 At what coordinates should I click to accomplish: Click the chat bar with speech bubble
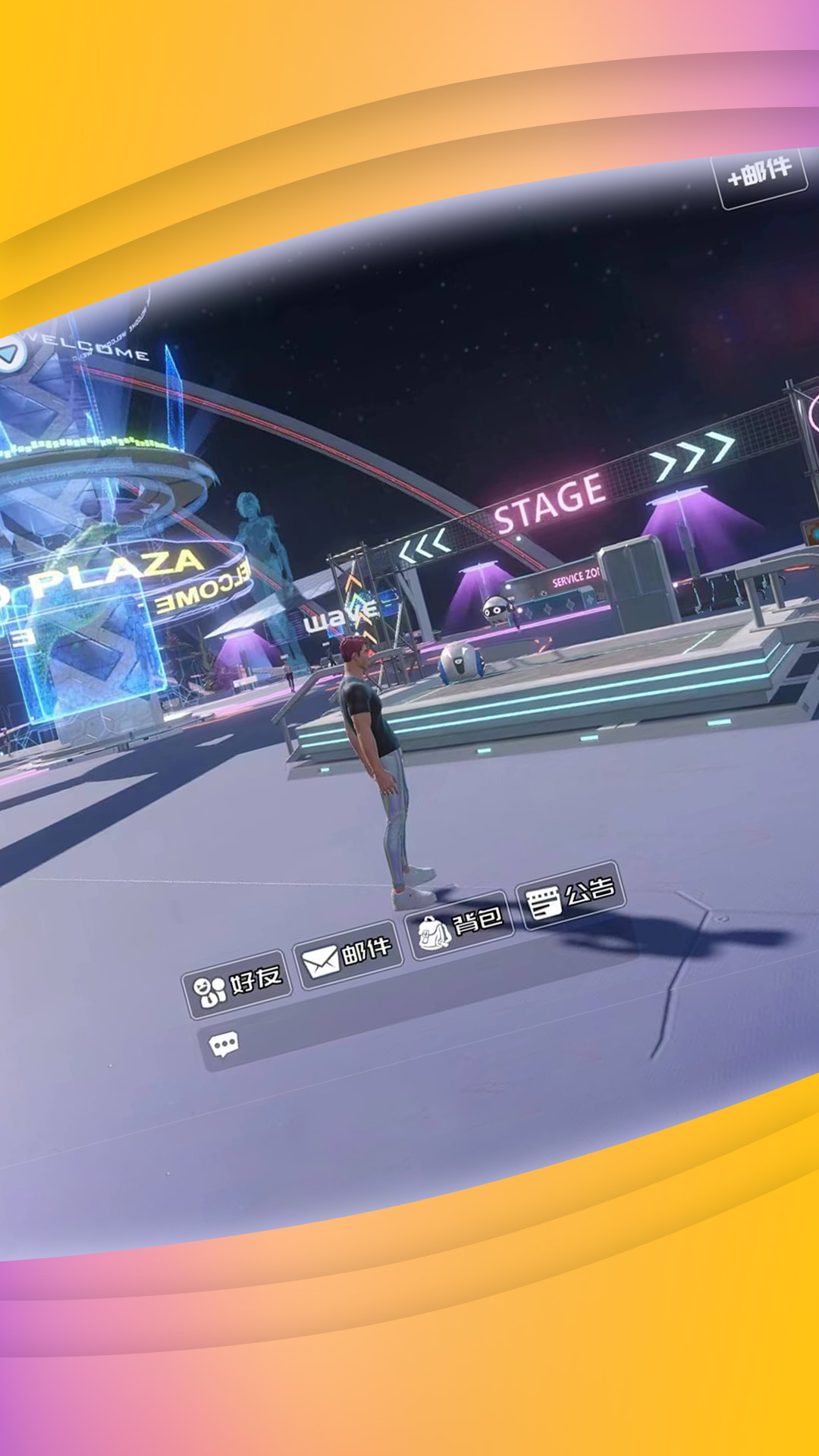pos(409,1009)
